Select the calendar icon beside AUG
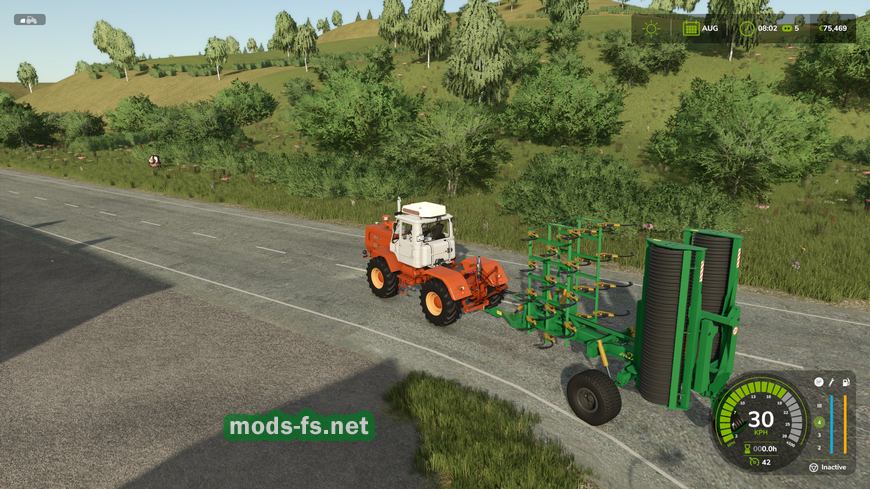 point(690,28)
